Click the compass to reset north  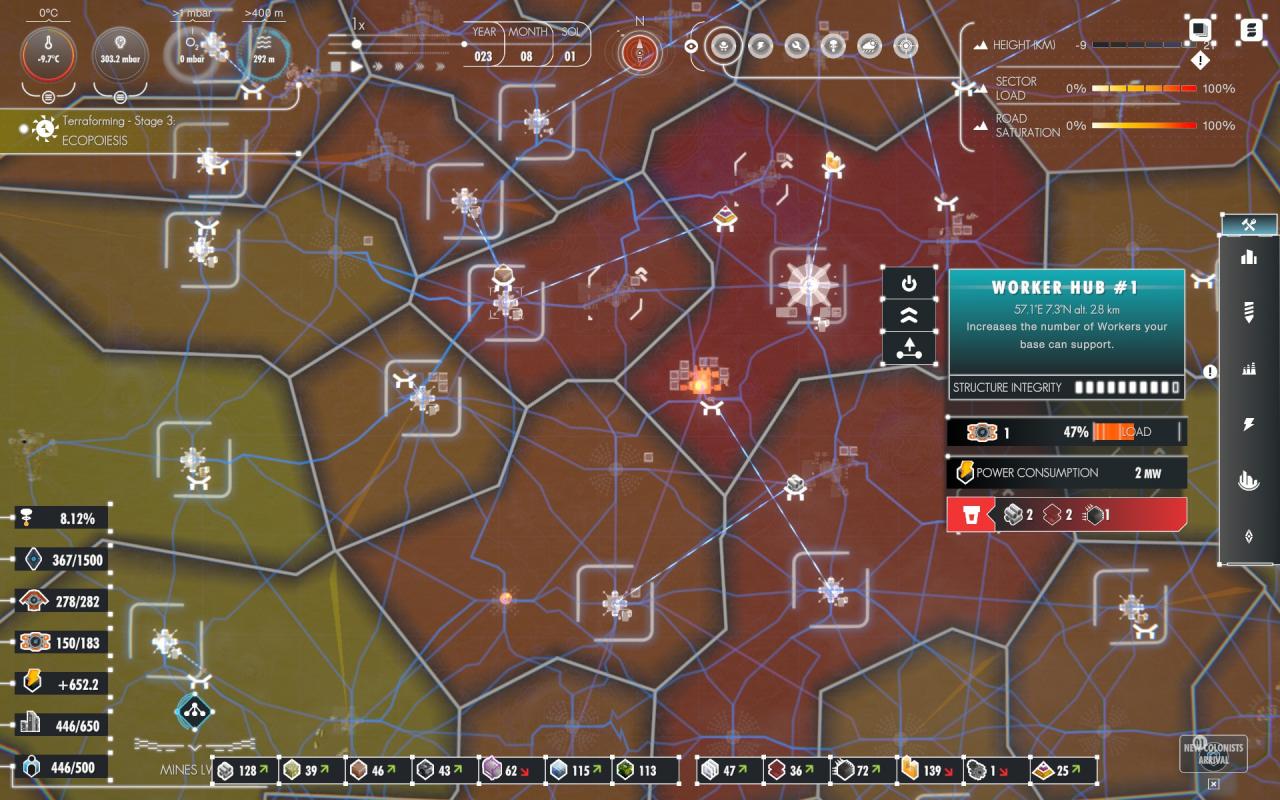639,52
